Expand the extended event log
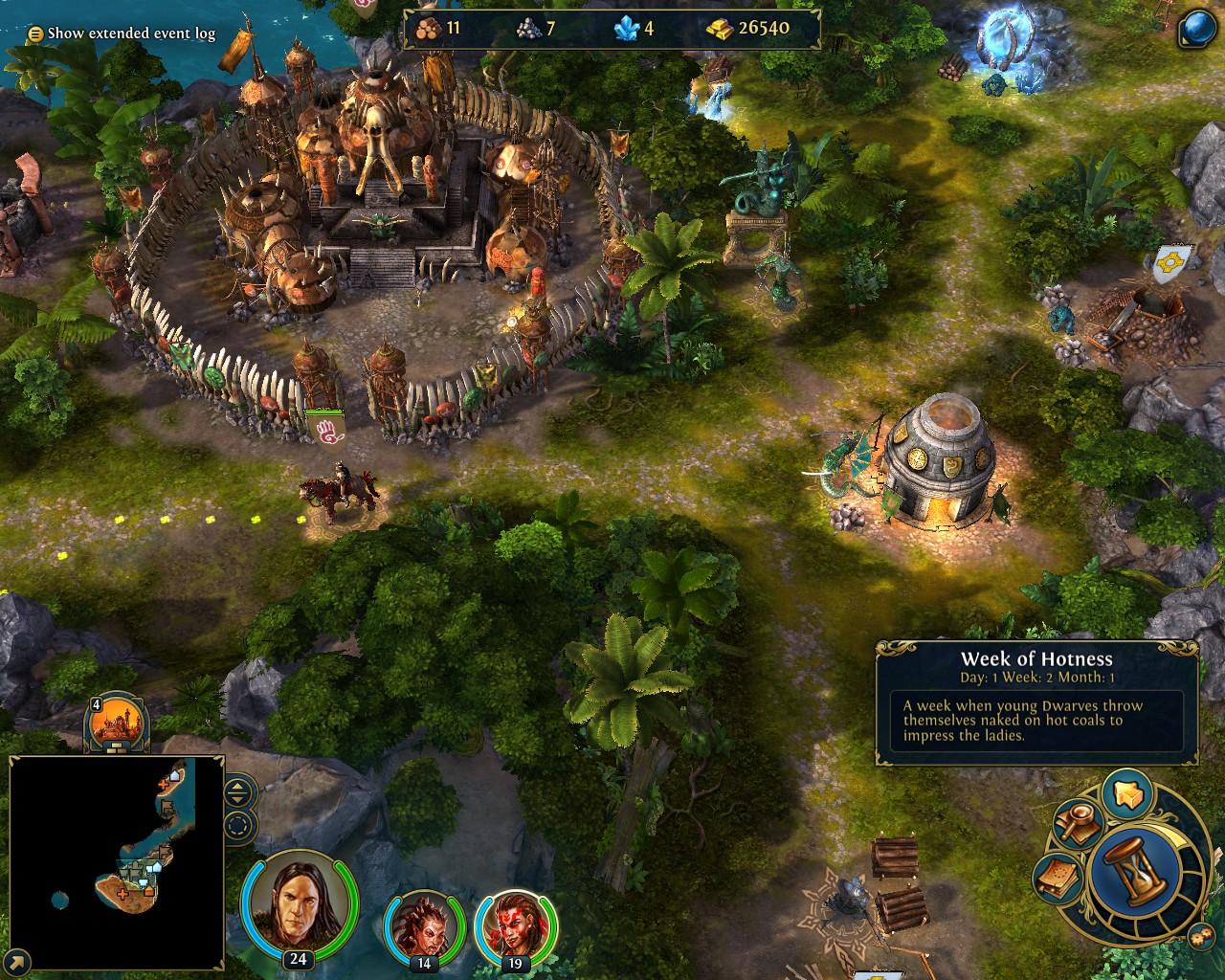The image size is (1225, 980). point(33,32)
